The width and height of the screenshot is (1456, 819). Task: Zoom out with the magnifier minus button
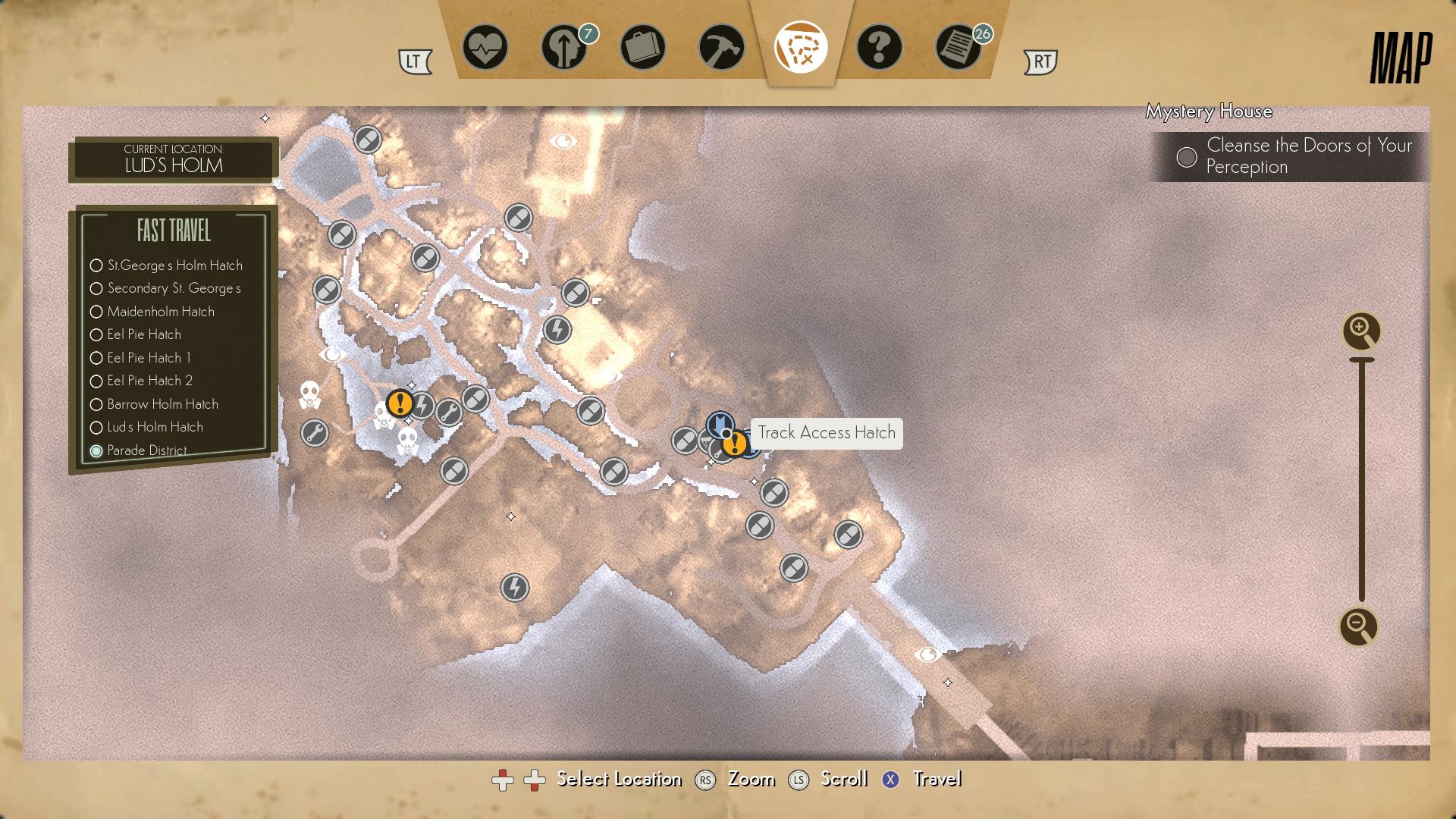pos(1358,626)
